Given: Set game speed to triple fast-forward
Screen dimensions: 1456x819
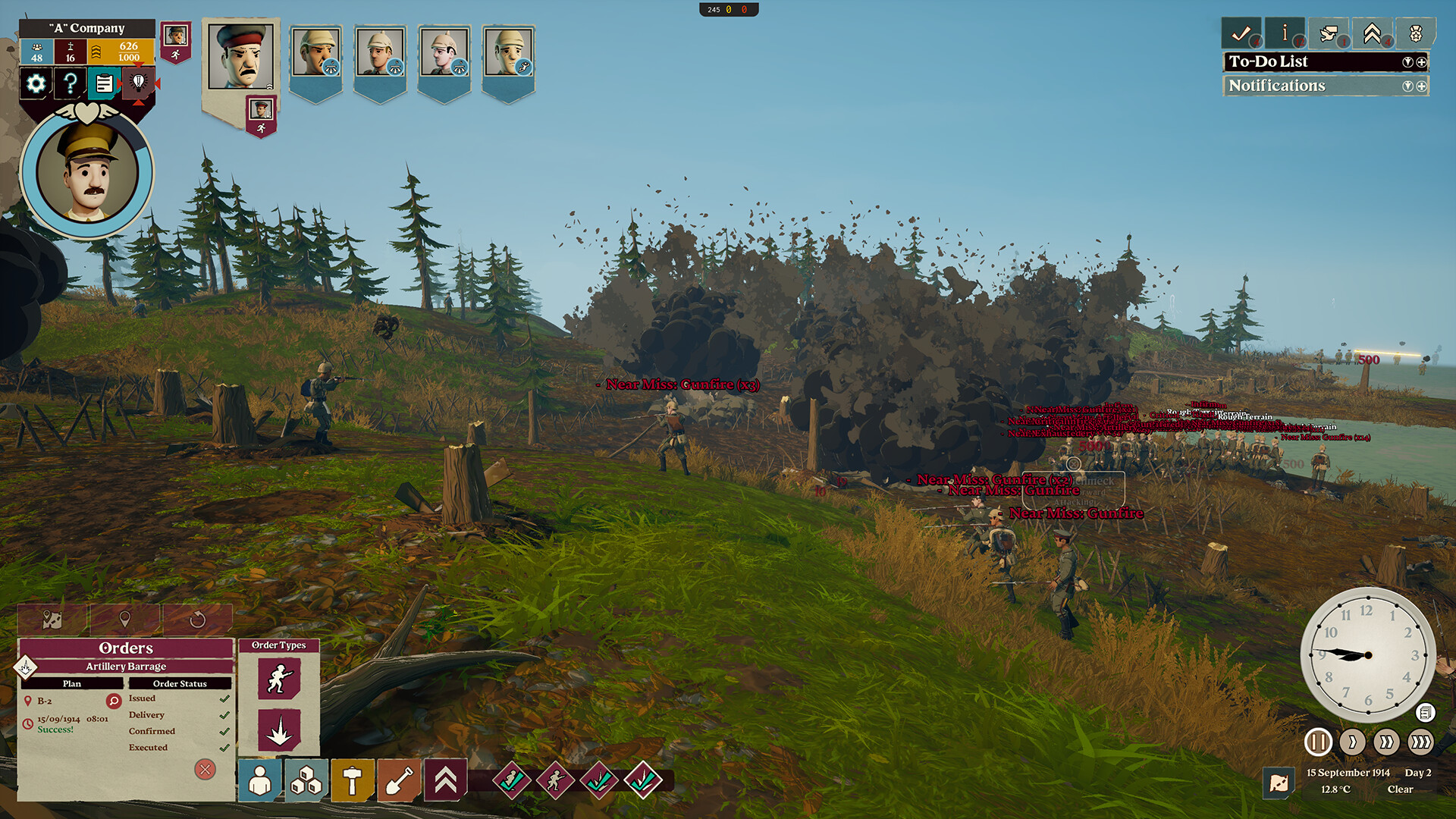Looking at the screenshot, I should pyautogui.click(x=1420, y=742).
